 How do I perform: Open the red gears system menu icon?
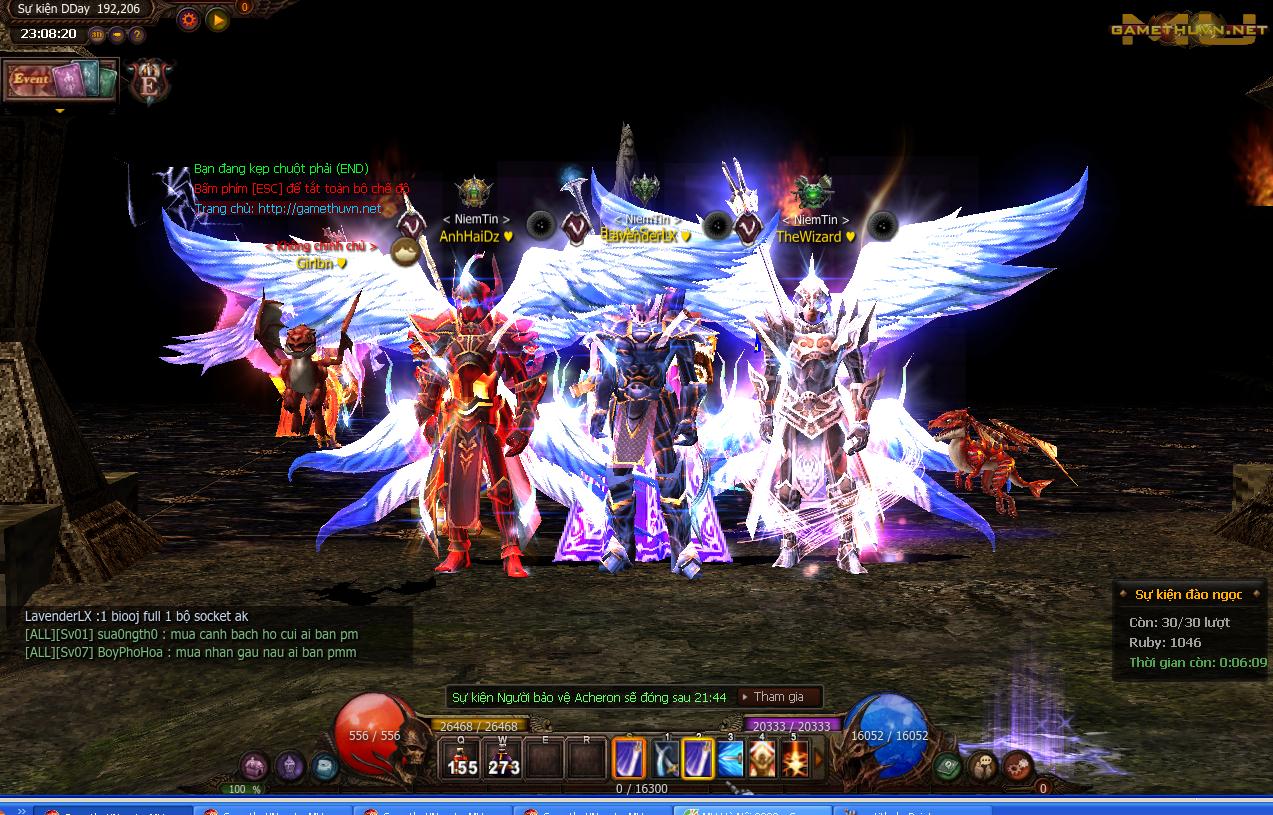1016,767
